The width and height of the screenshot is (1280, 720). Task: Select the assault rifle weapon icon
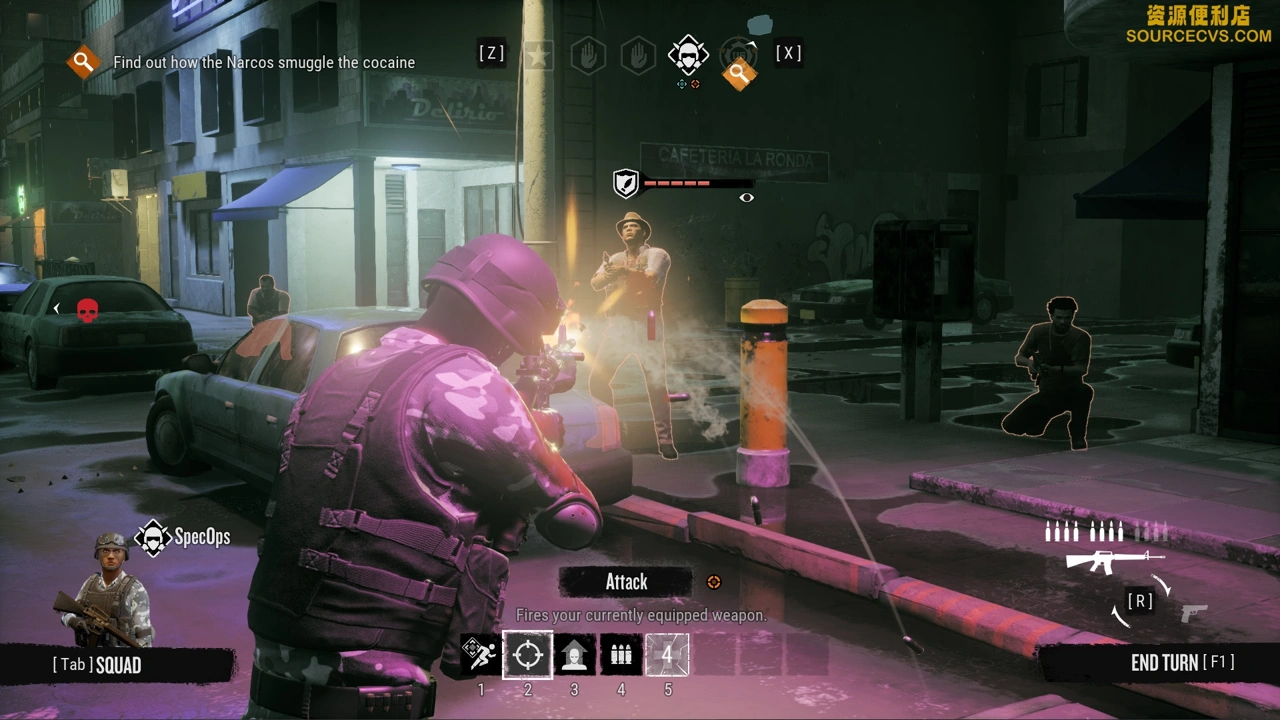tap(1107, 560)
